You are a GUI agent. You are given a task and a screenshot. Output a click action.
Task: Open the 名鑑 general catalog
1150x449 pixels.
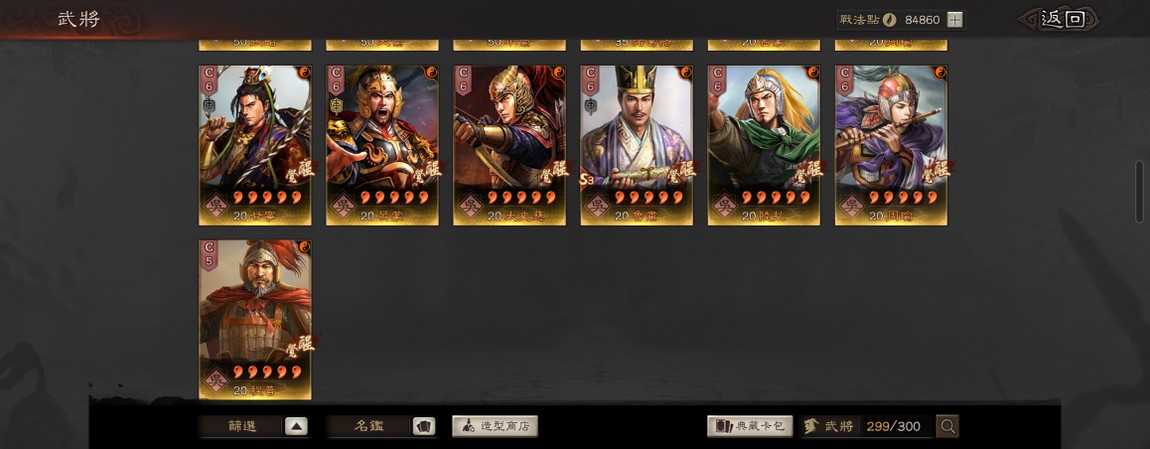(381, 426)
